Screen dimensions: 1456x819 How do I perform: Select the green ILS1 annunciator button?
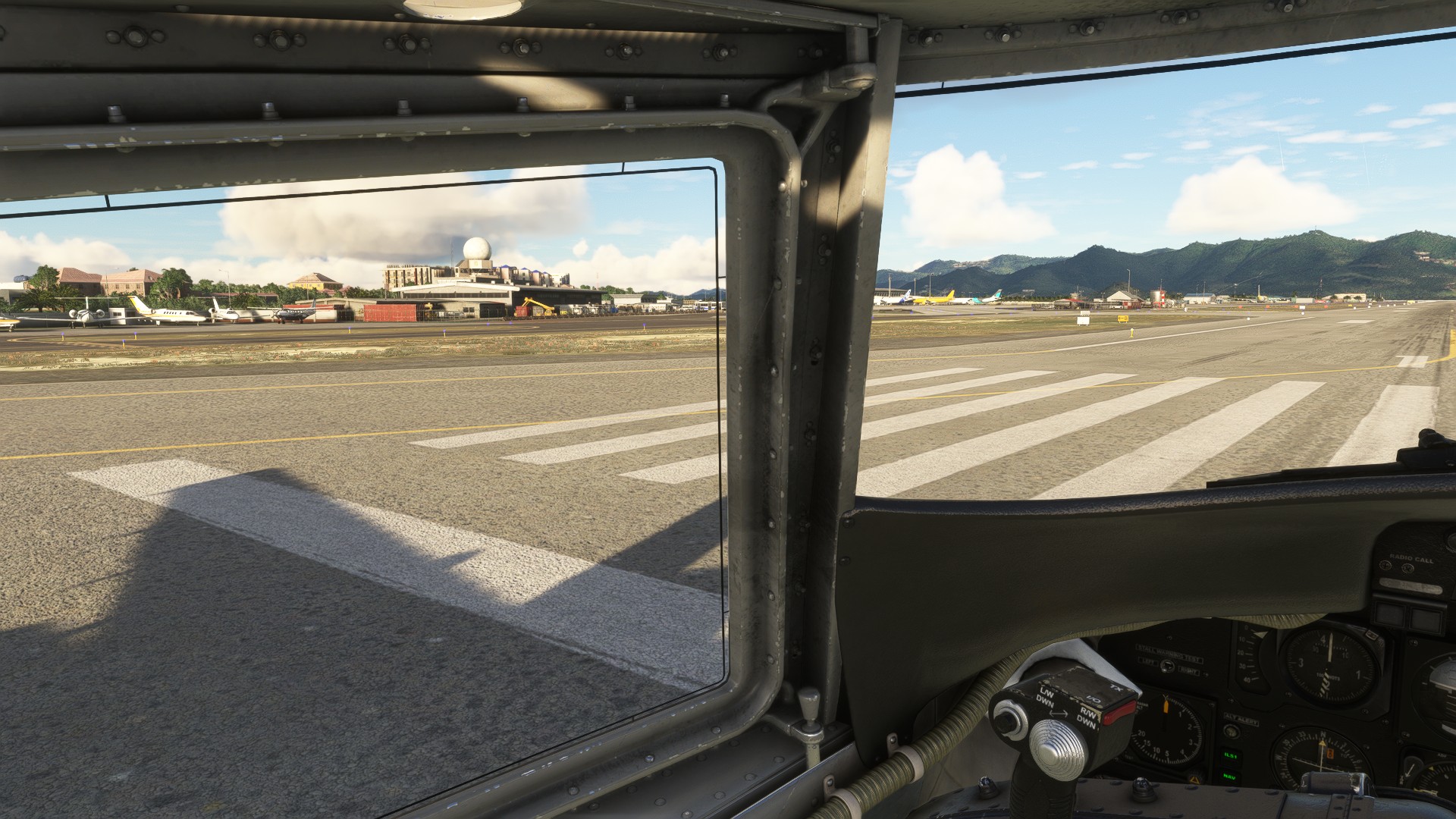(1229, 756)
